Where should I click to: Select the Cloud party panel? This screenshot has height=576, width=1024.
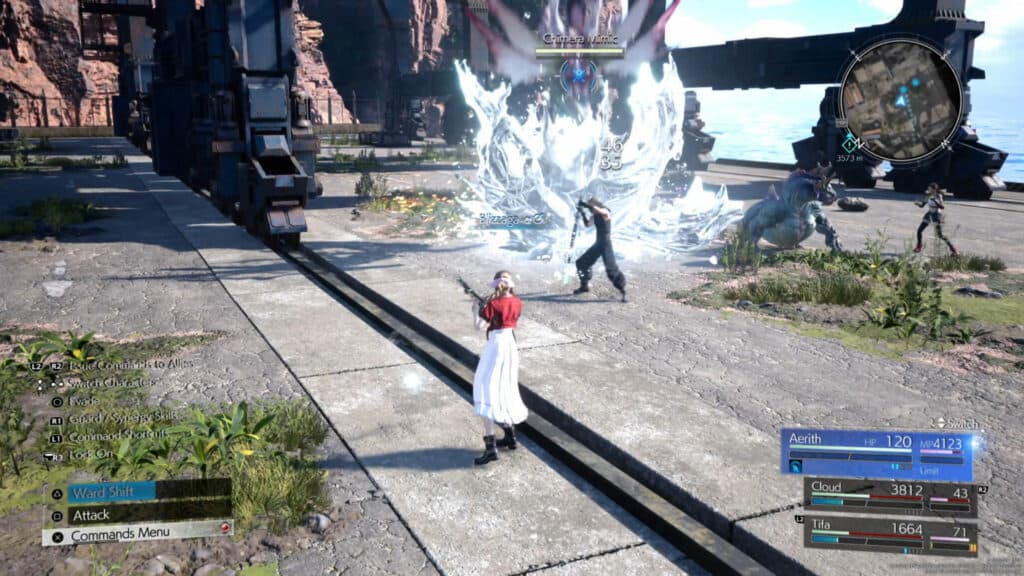pos(890,496)
